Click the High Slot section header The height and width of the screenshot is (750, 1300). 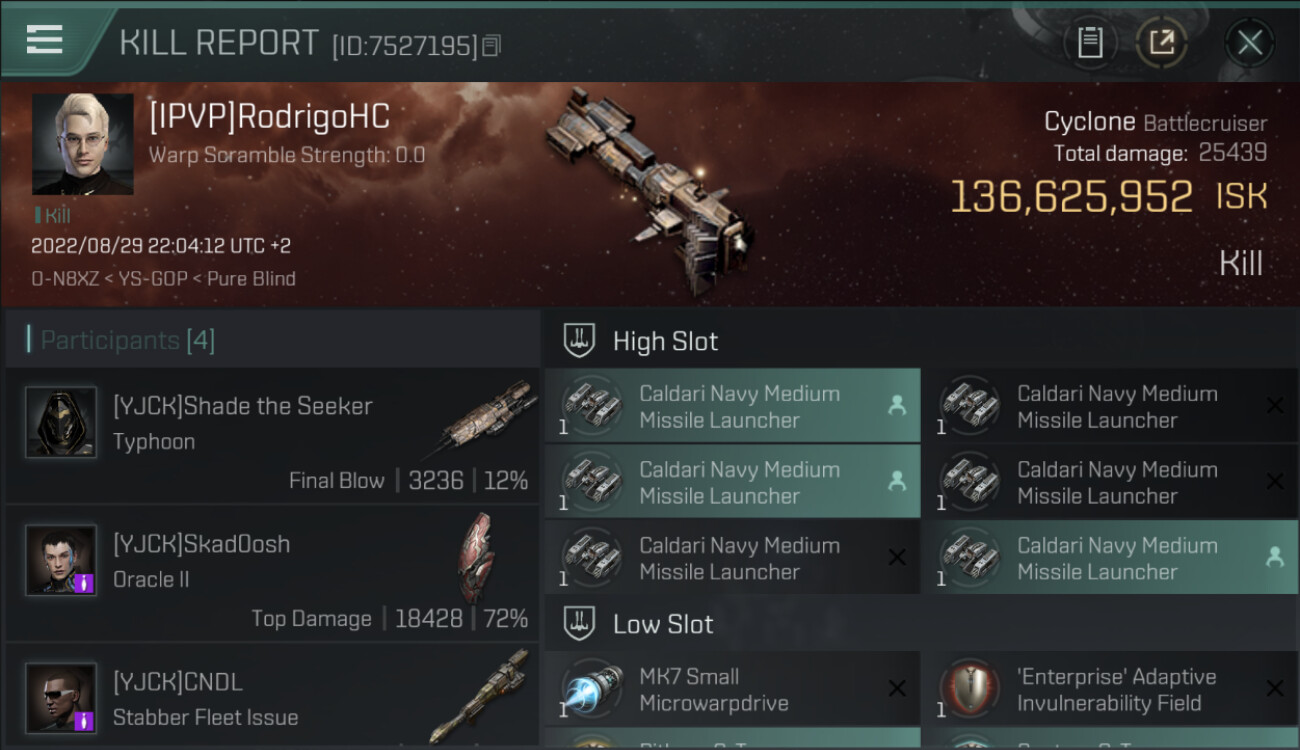(x=665, y=341)
